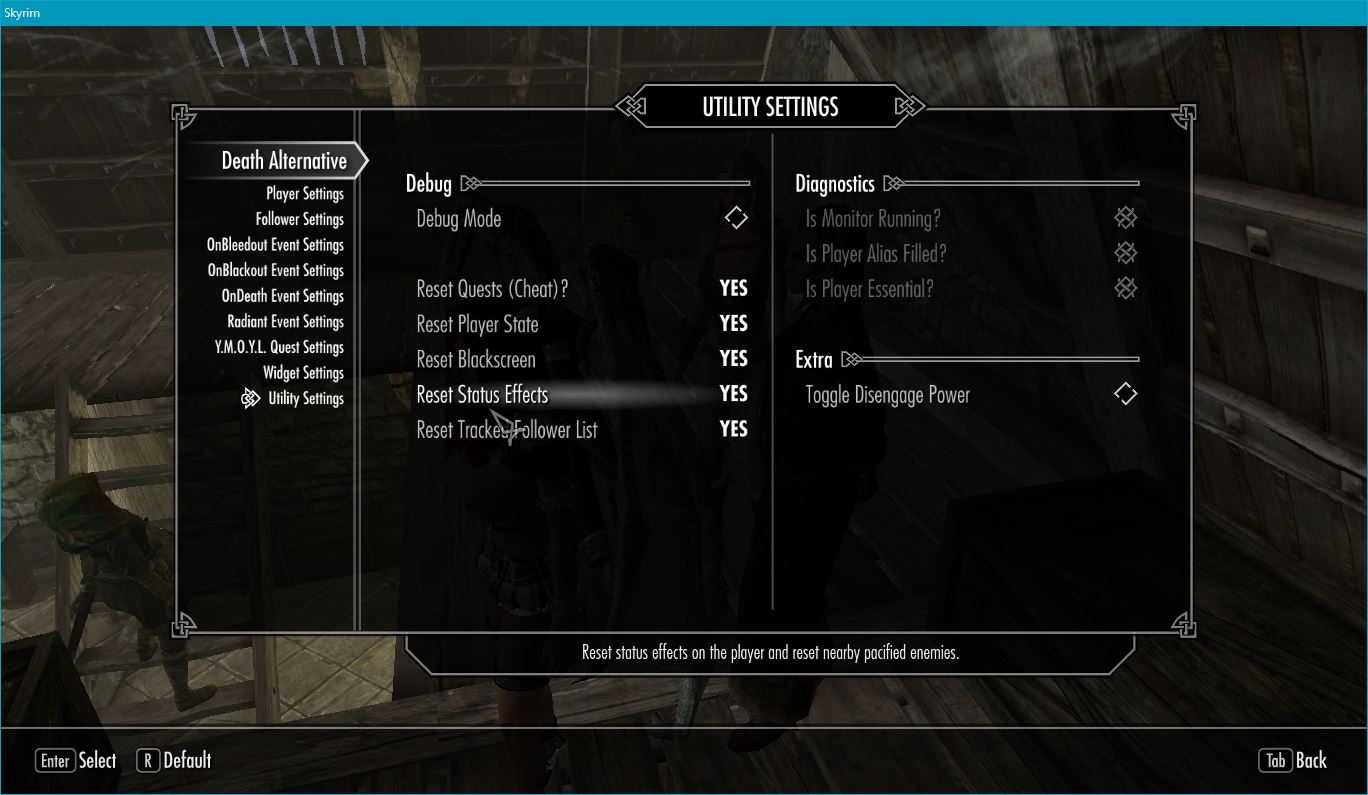The image size is (1368, 795).
Task: Open Y.M.O.Y.L. Quest Settings
Action: point(279,348)
